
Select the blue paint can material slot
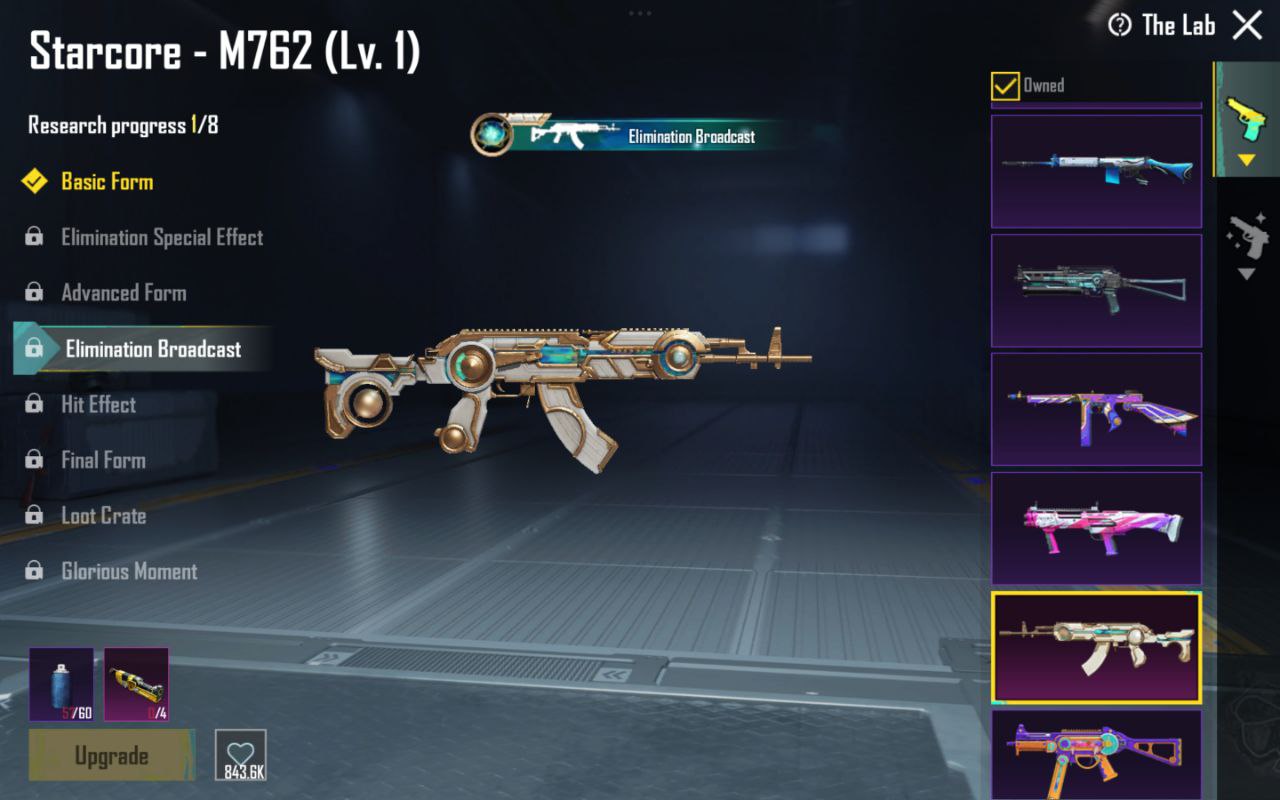[x=61, y=684]
